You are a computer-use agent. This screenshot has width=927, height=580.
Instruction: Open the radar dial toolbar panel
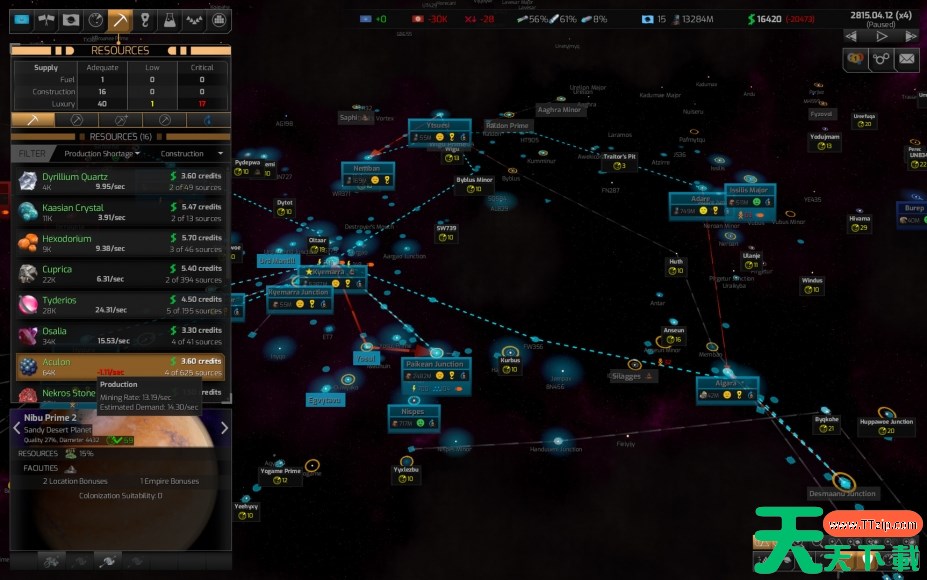(x=96, y=19)
